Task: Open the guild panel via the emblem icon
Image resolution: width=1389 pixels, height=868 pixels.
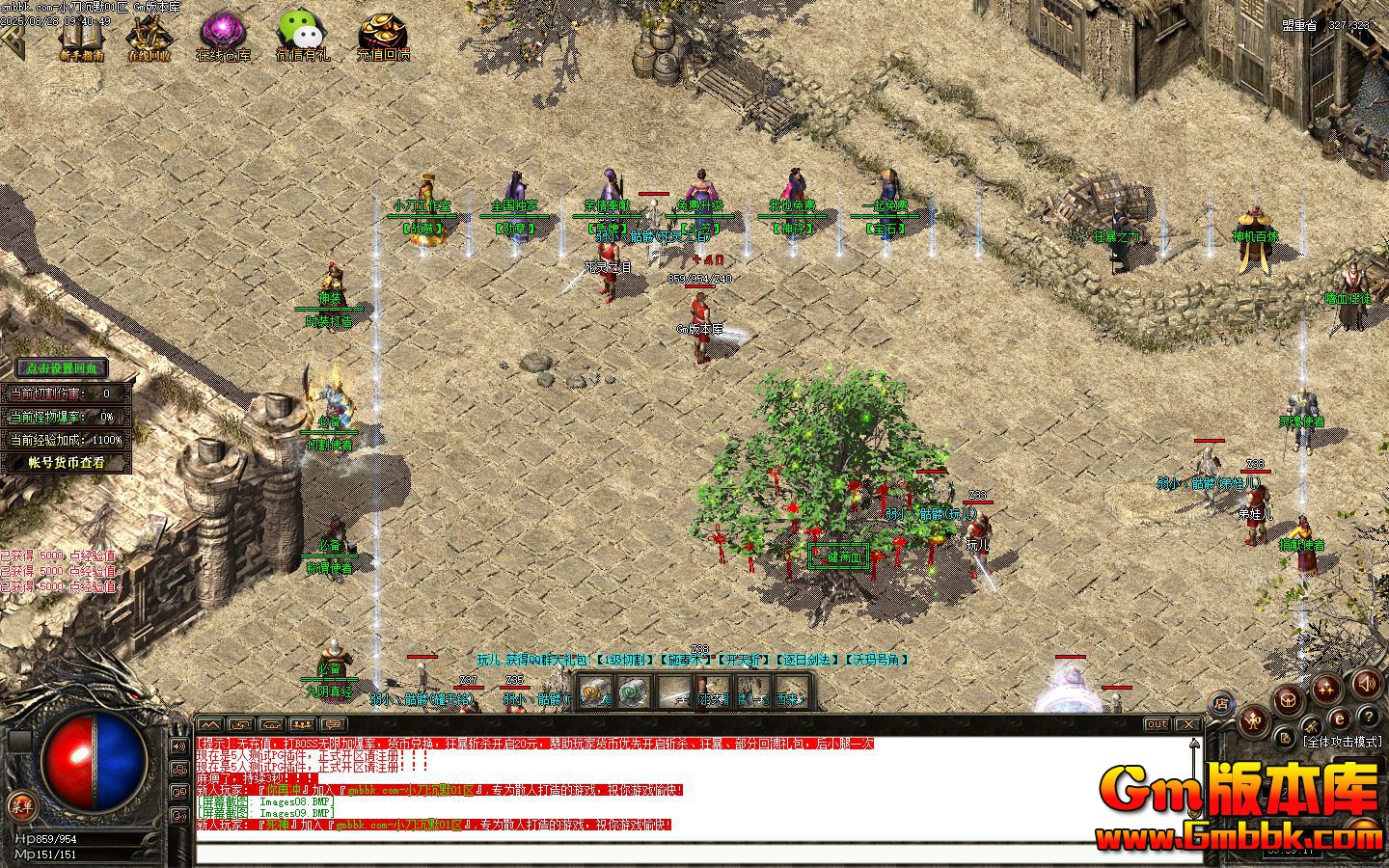Action: [1289, 701]
